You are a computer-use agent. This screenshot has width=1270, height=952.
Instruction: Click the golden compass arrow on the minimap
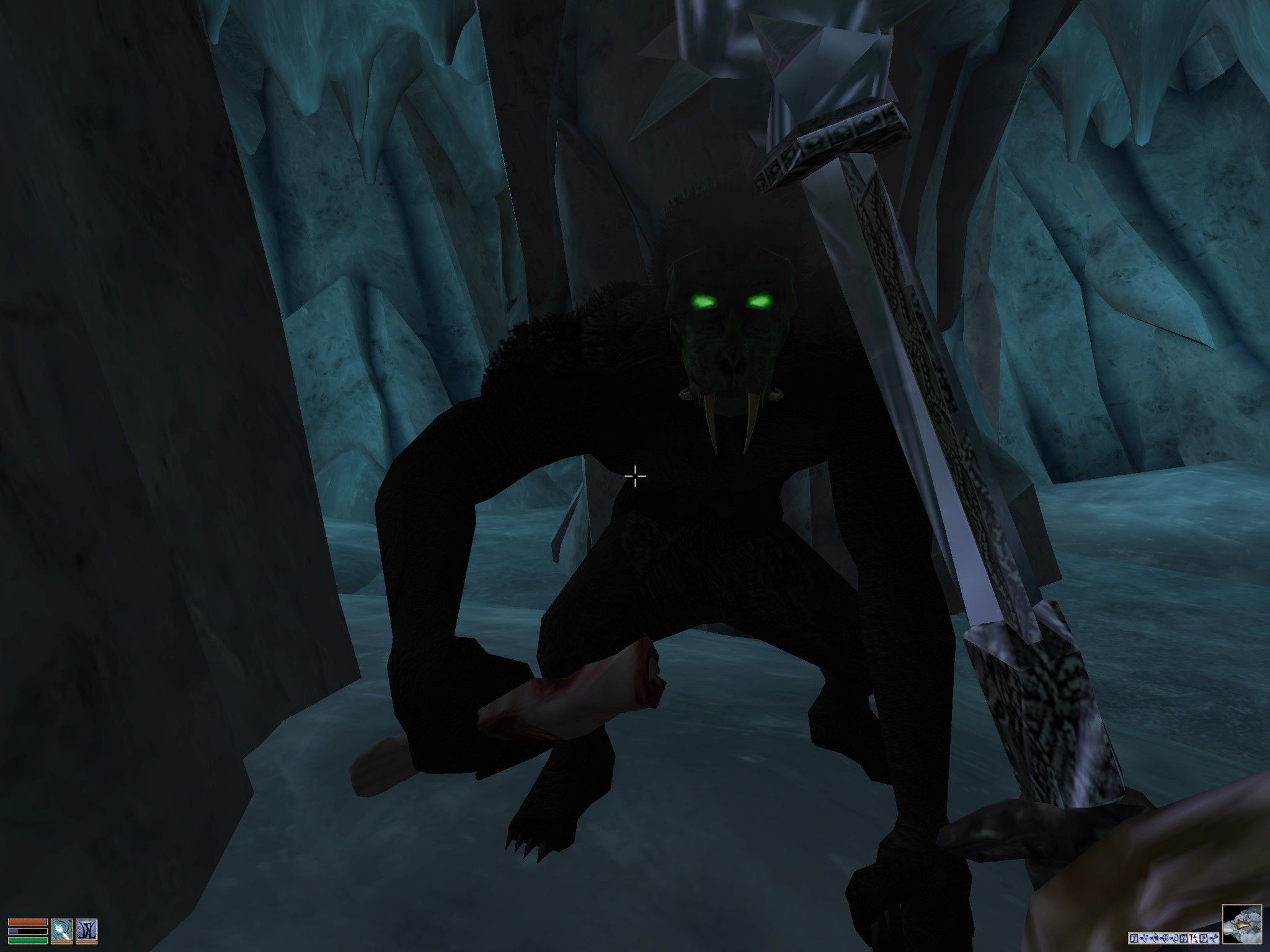[x=1241, y=925]
